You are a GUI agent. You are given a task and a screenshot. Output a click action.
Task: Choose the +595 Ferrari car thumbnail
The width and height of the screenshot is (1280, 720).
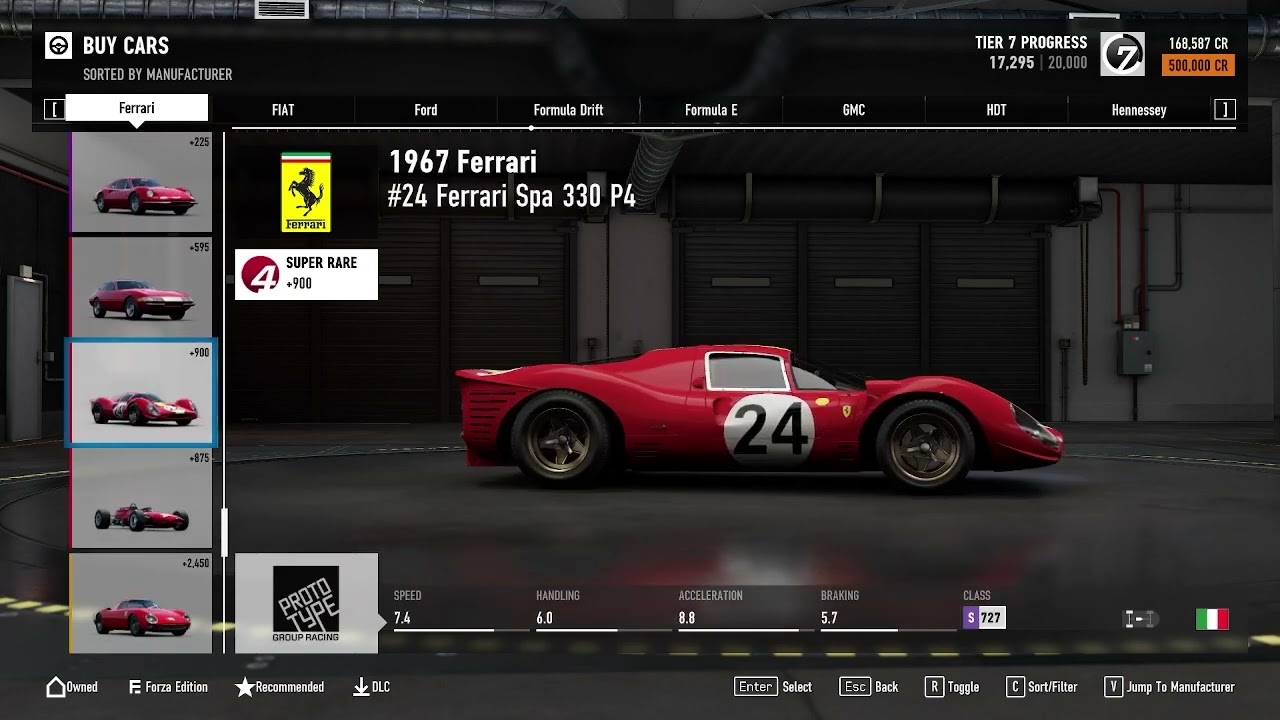point(141,288)
